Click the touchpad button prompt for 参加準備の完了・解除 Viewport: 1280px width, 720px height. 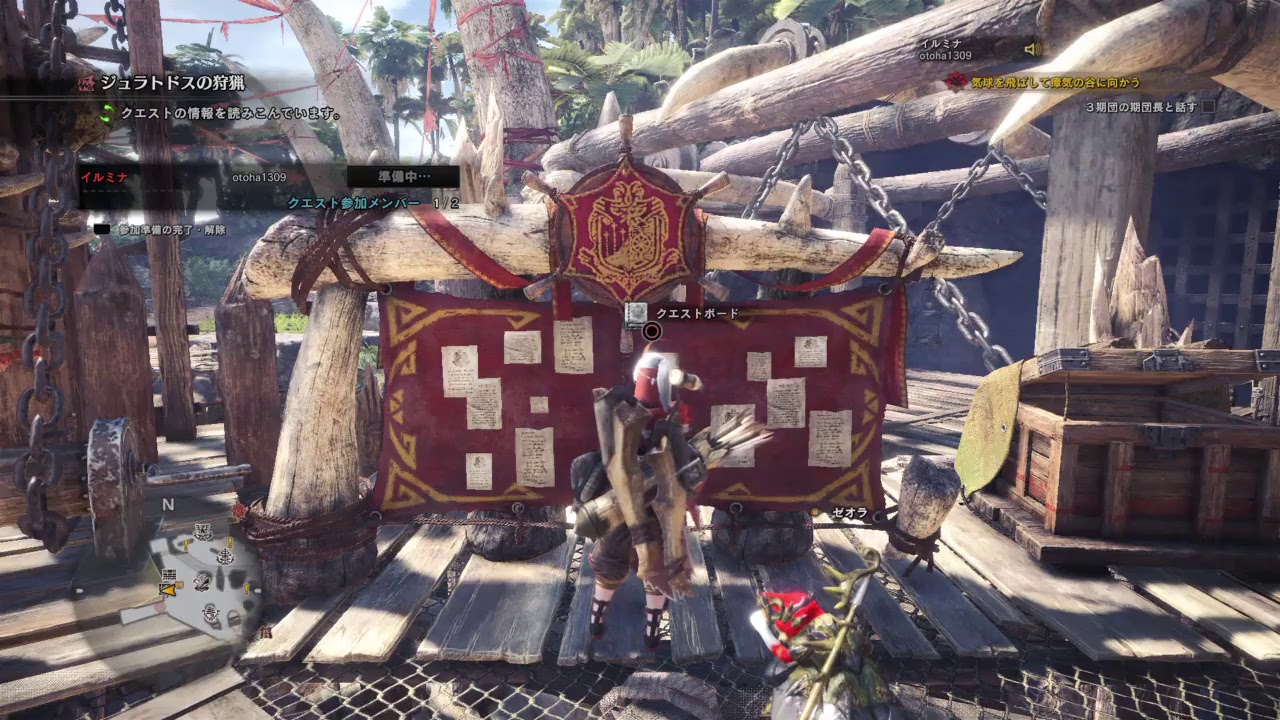[x=104, y=229]
